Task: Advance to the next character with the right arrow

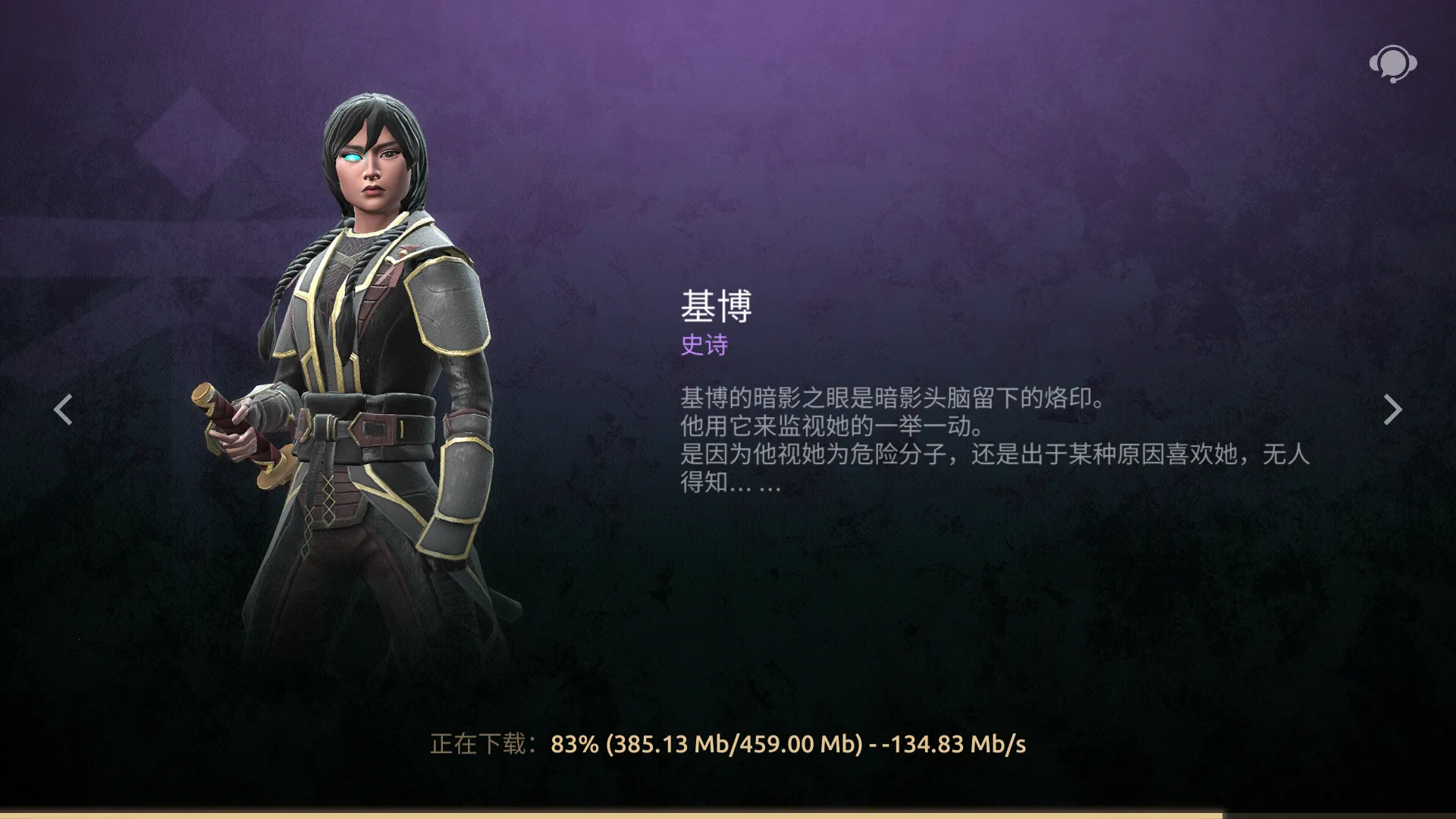Action: pyautogui.click(x=1392, y=409)
